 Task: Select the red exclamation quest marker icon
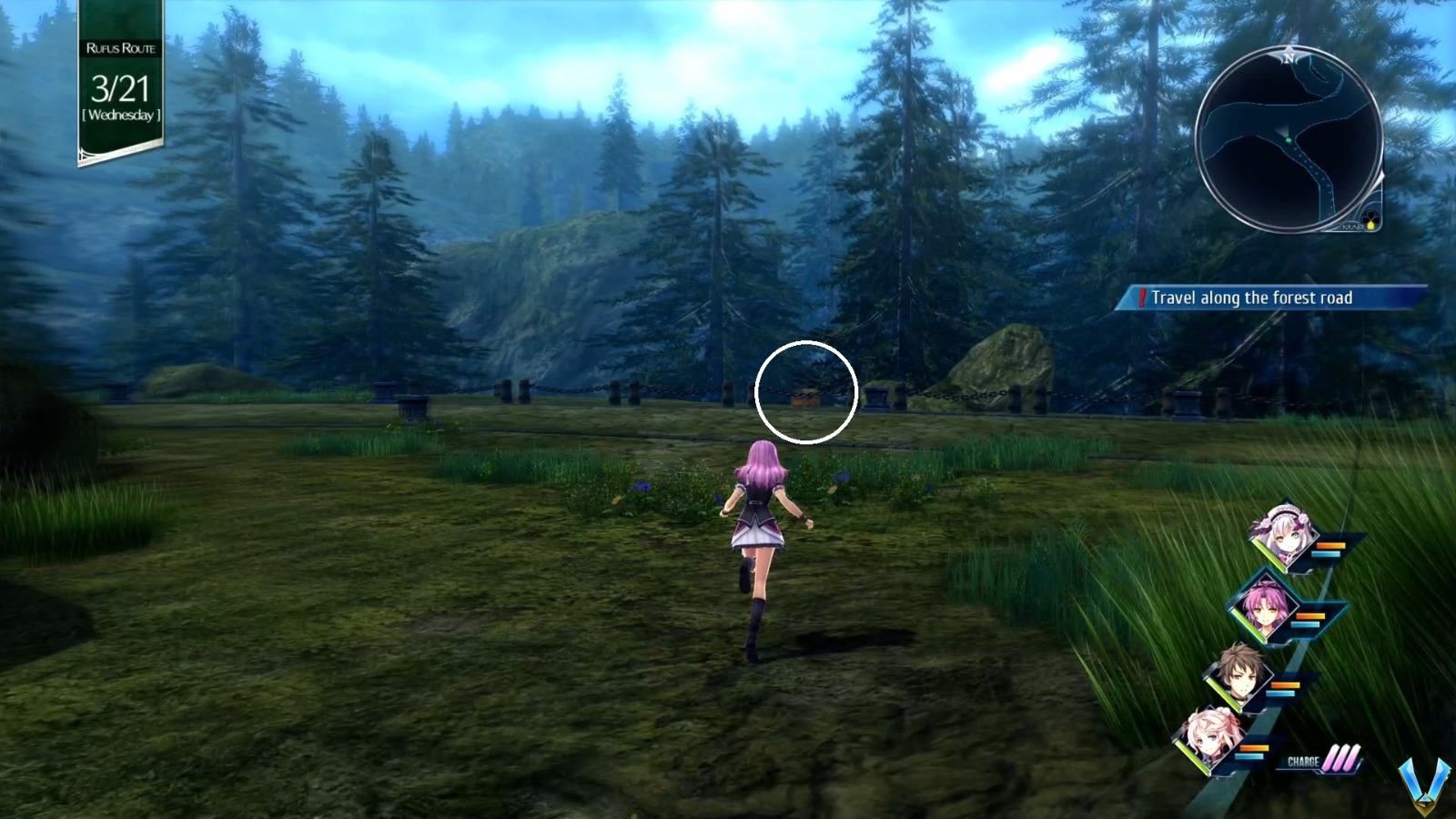pos(1141,297)
